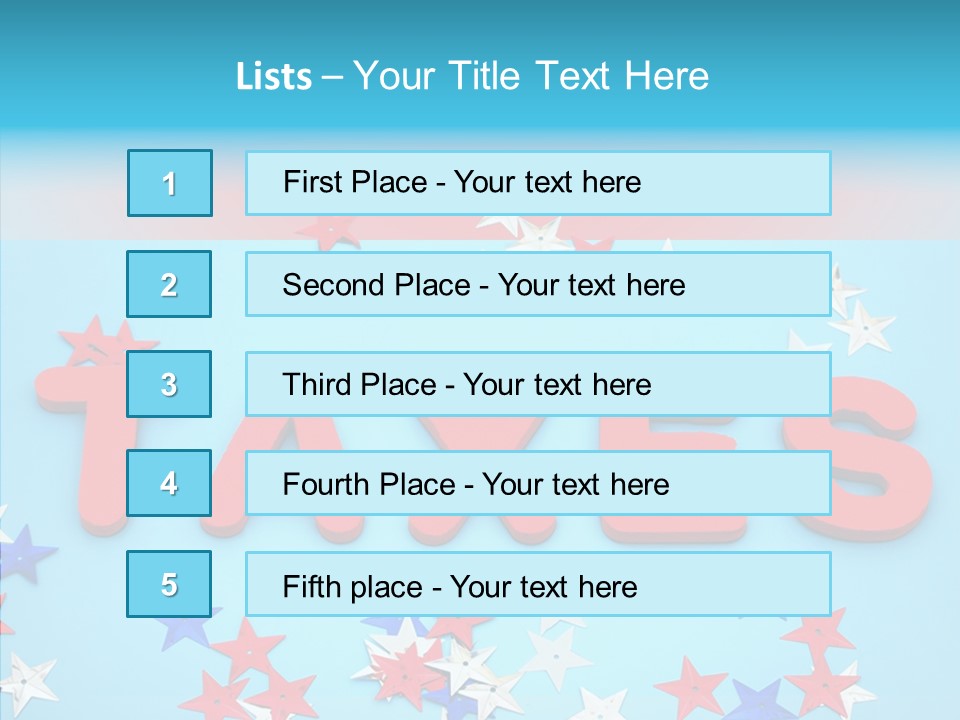Choose the Second Place text row
960x720 pixels.
coord(538,284)
